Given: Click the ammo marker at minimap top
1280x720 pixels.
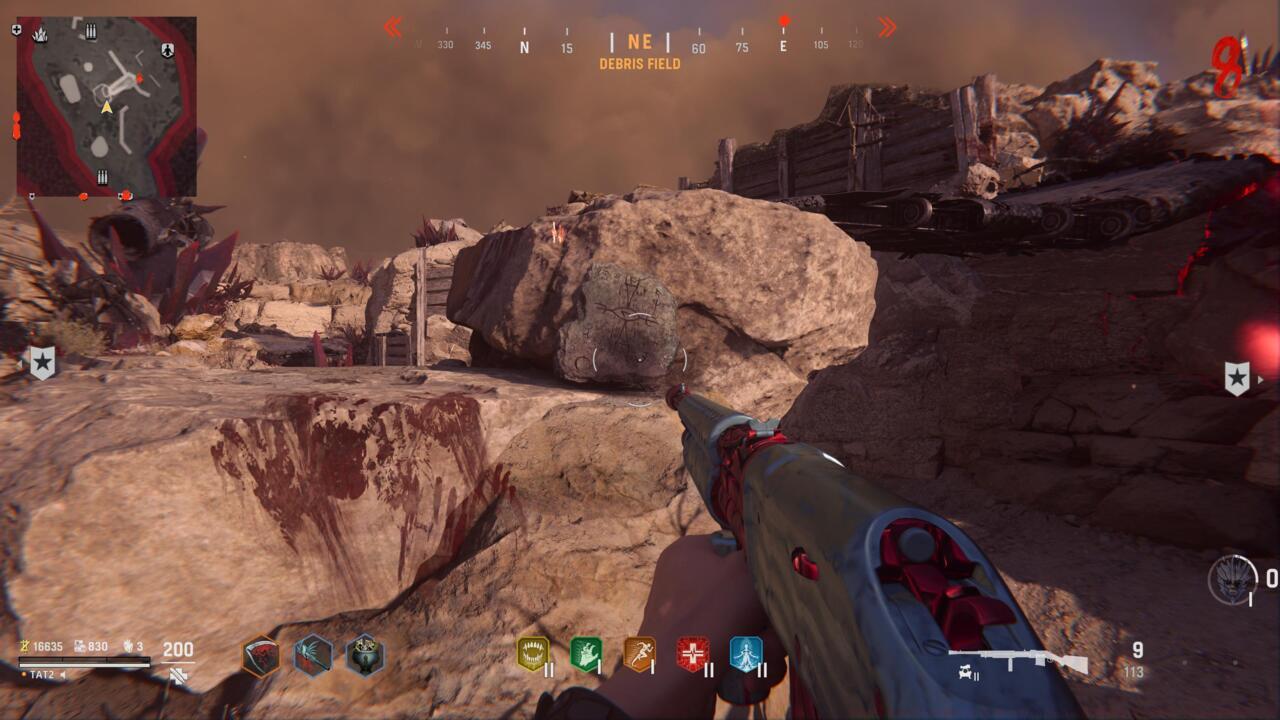Looking at the screenshot, I should click(x=91, y=32).
